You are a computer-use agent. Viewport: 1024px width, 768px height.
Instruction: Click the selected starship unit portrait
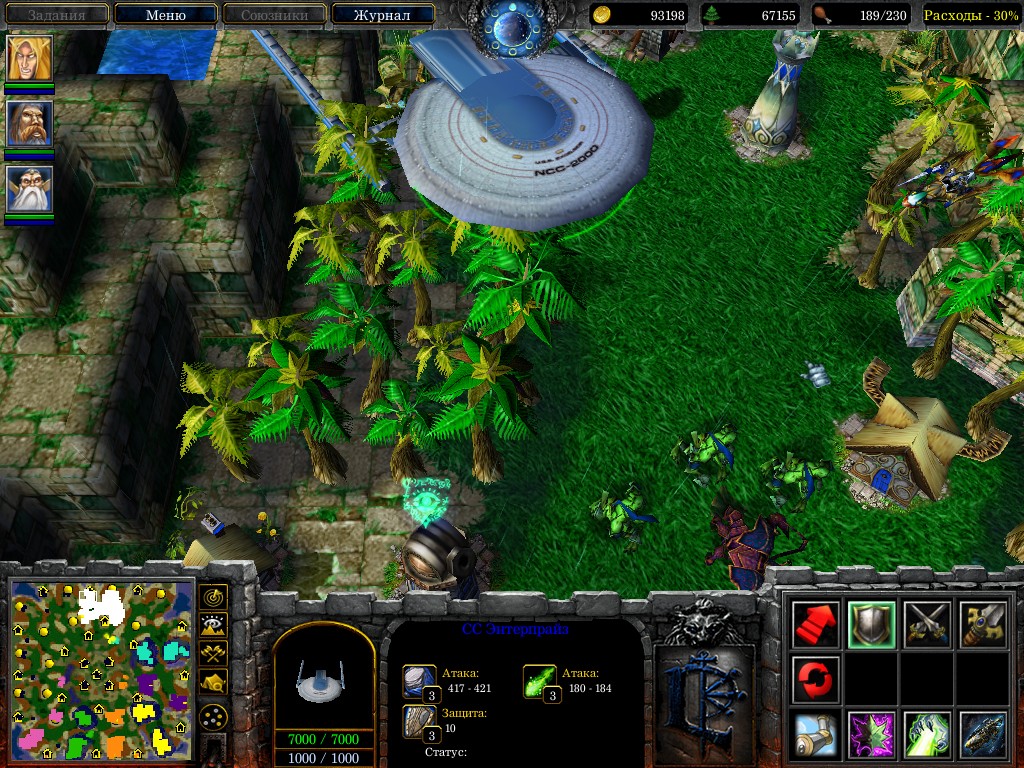(x=323, y=682)
